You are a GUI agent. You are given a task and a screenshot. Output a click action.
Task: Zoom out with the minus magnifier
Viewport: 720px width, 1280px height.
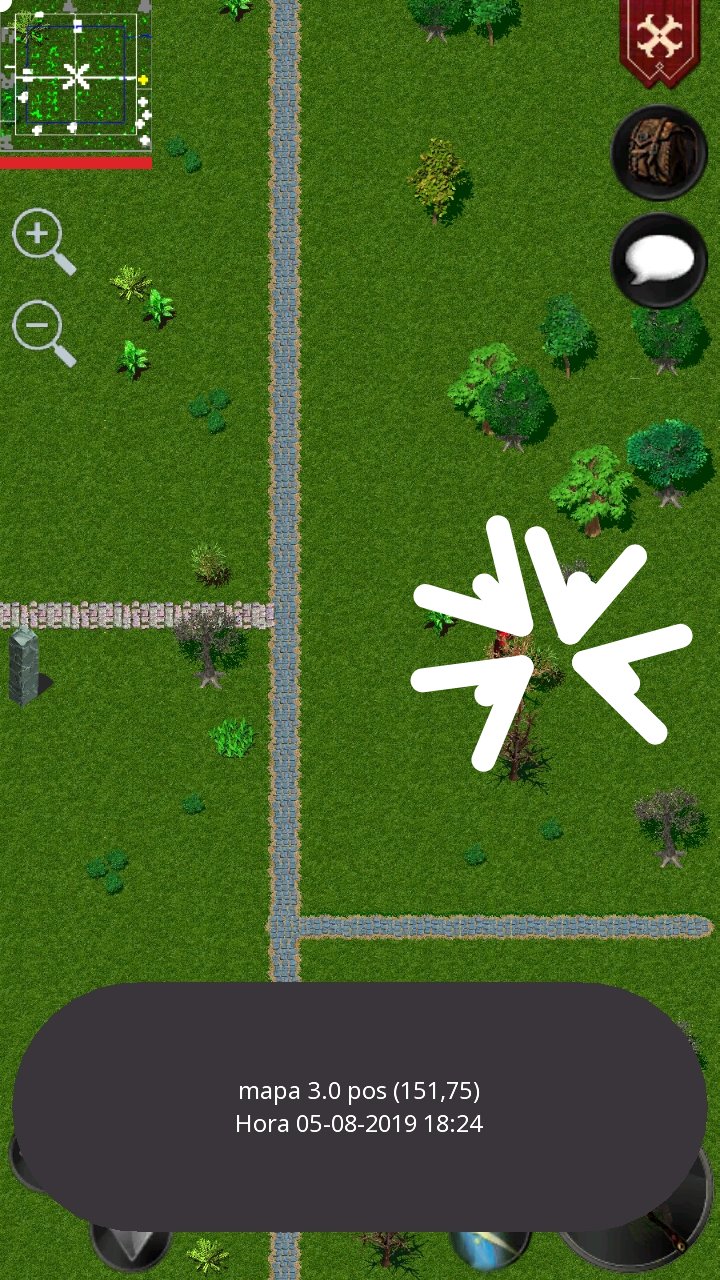click(40, 328)
